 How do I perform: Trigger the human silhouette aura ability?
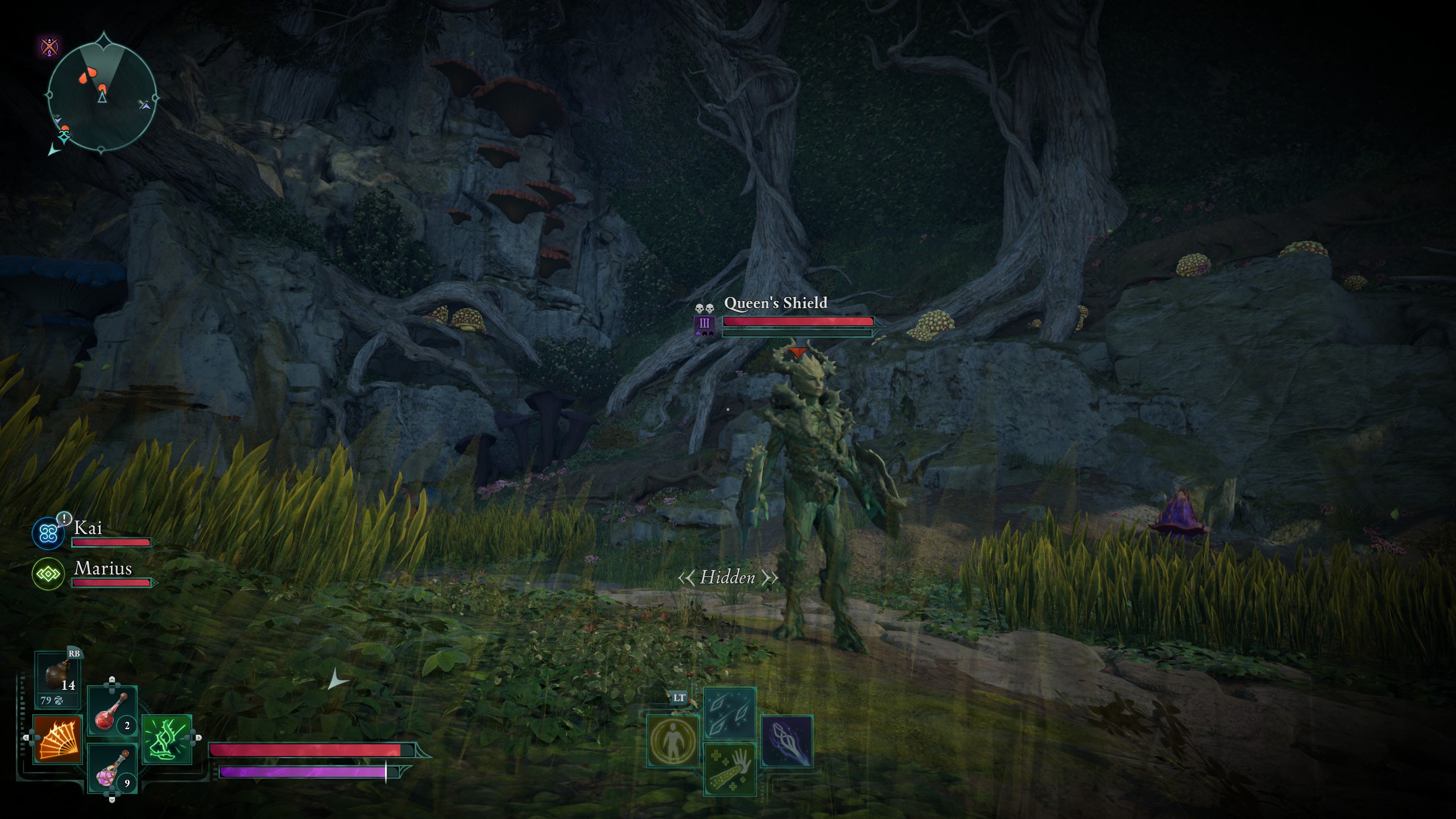point(673,741)
